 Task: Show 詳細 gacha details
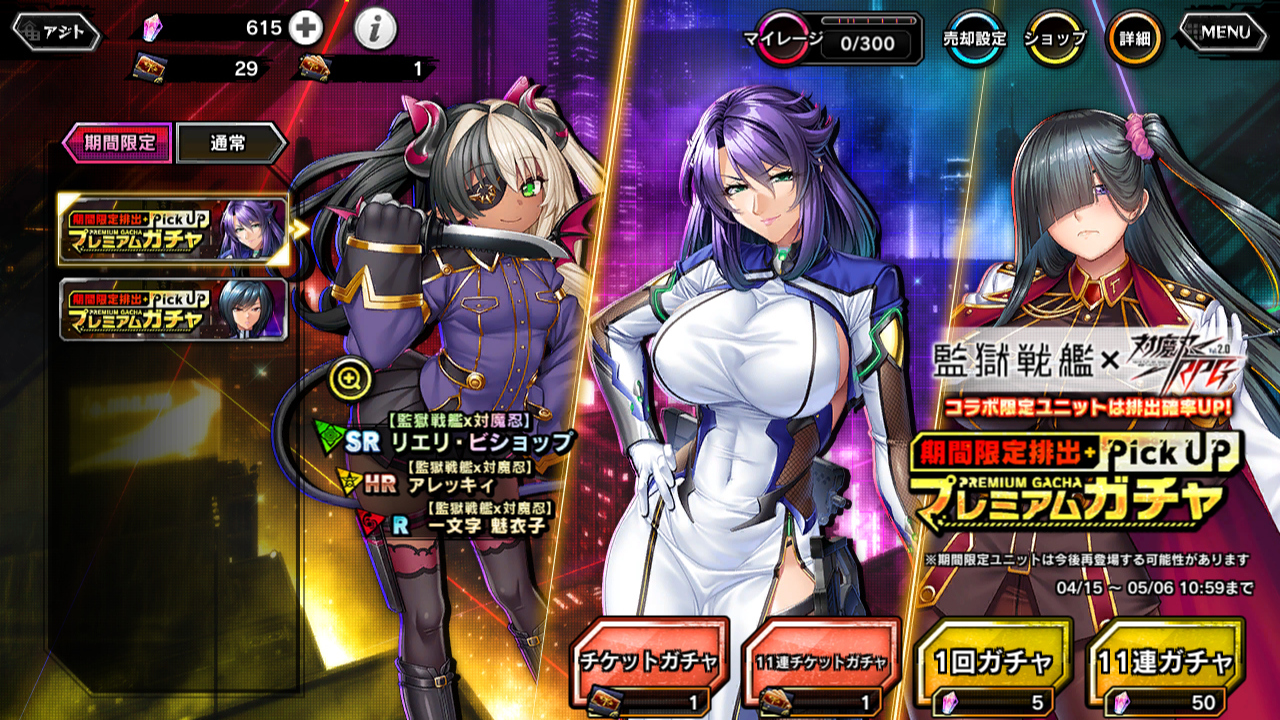pyautogui.click(x=1134, y=39)
